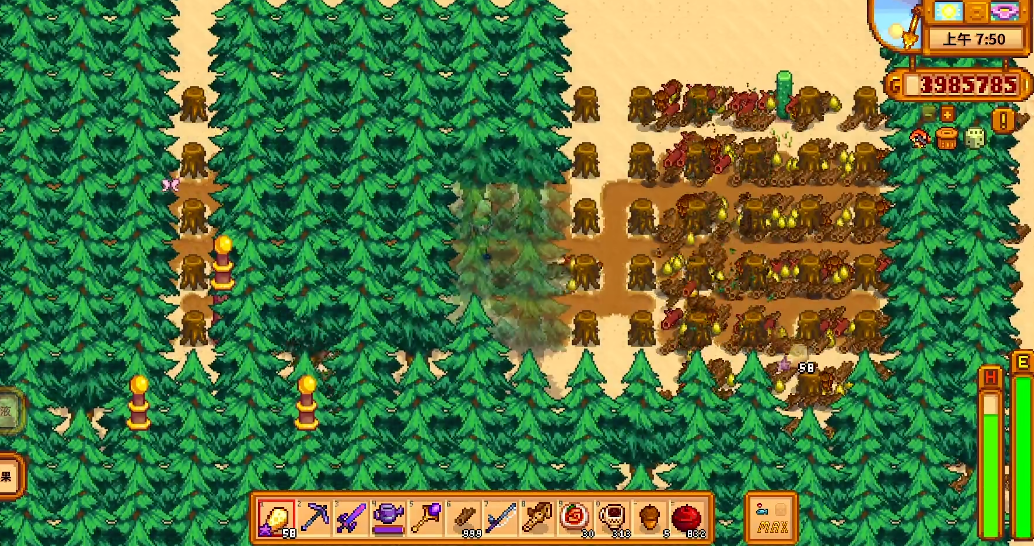Choose the red fruit stack slot
Viewport: 1034px width, 546px height.
tap(687, 518)
